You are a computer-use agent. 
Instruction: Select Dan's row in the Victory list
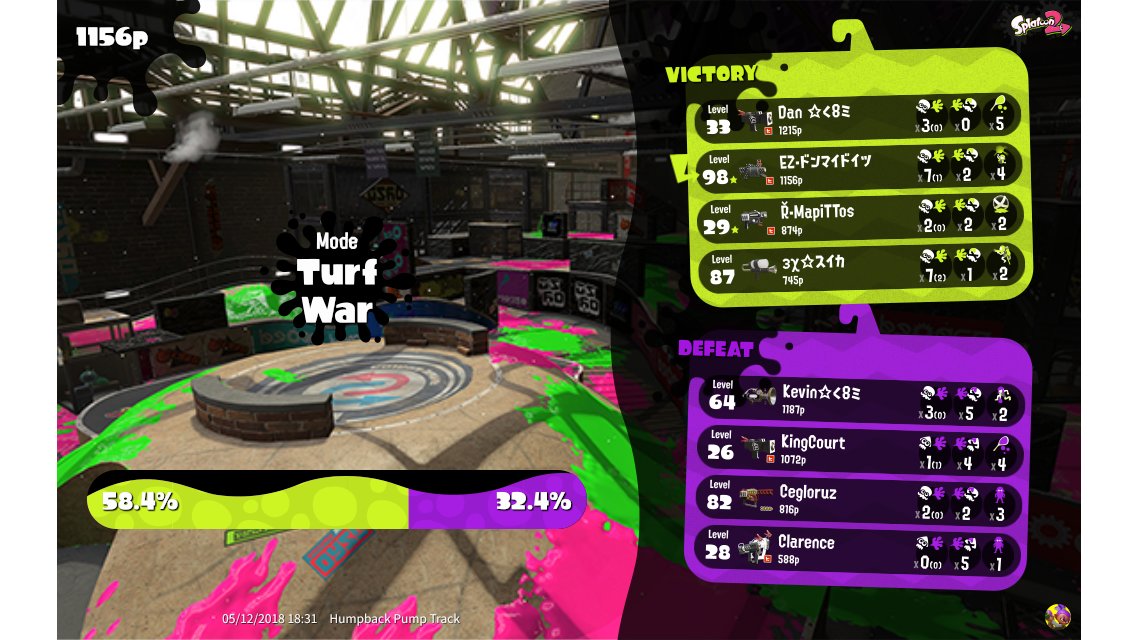(860, 116)
